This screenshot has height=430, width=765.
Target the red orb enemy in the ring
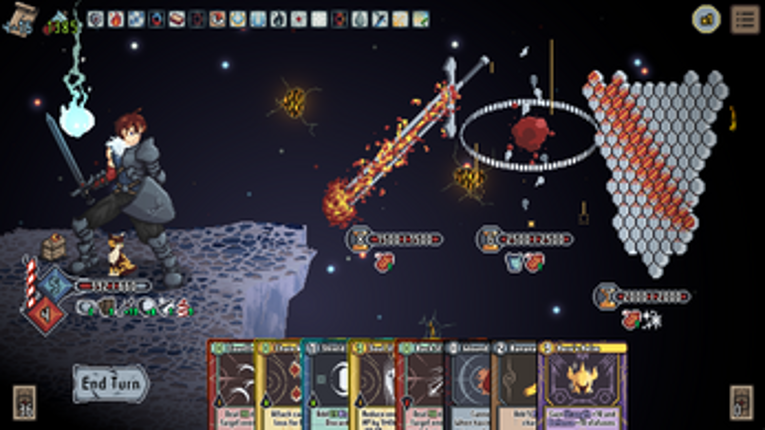tap(530, 132)
